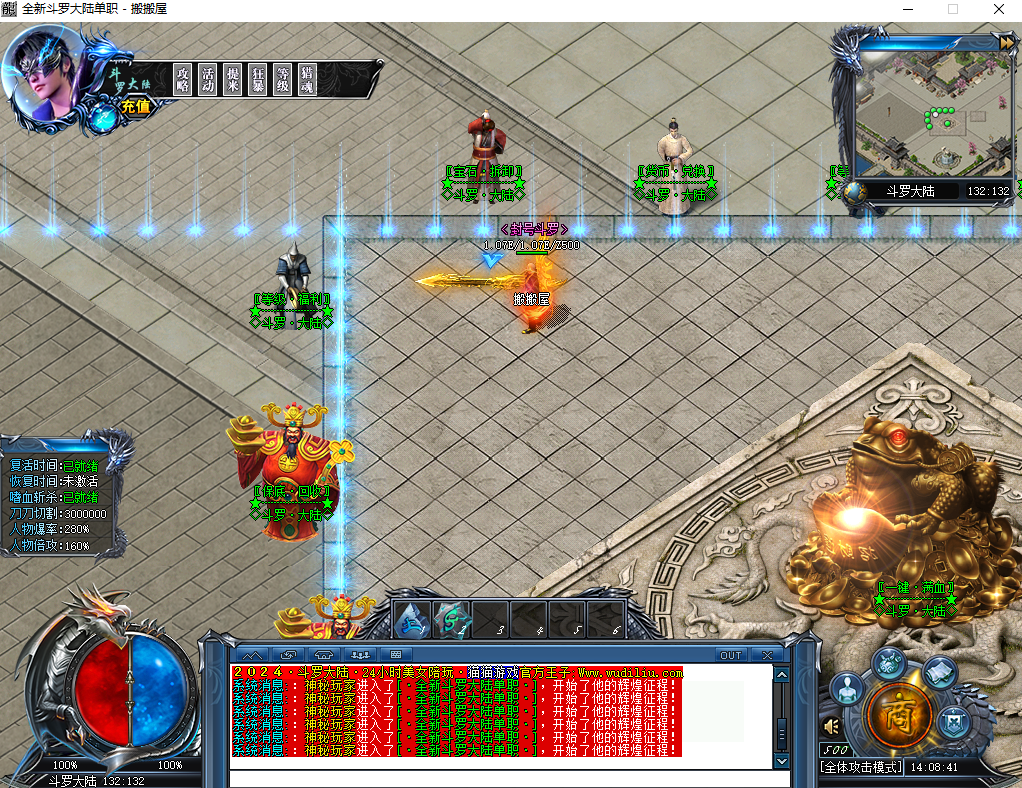
Task: Click the 充值 recharge button
Action: (x=136, y=107)
